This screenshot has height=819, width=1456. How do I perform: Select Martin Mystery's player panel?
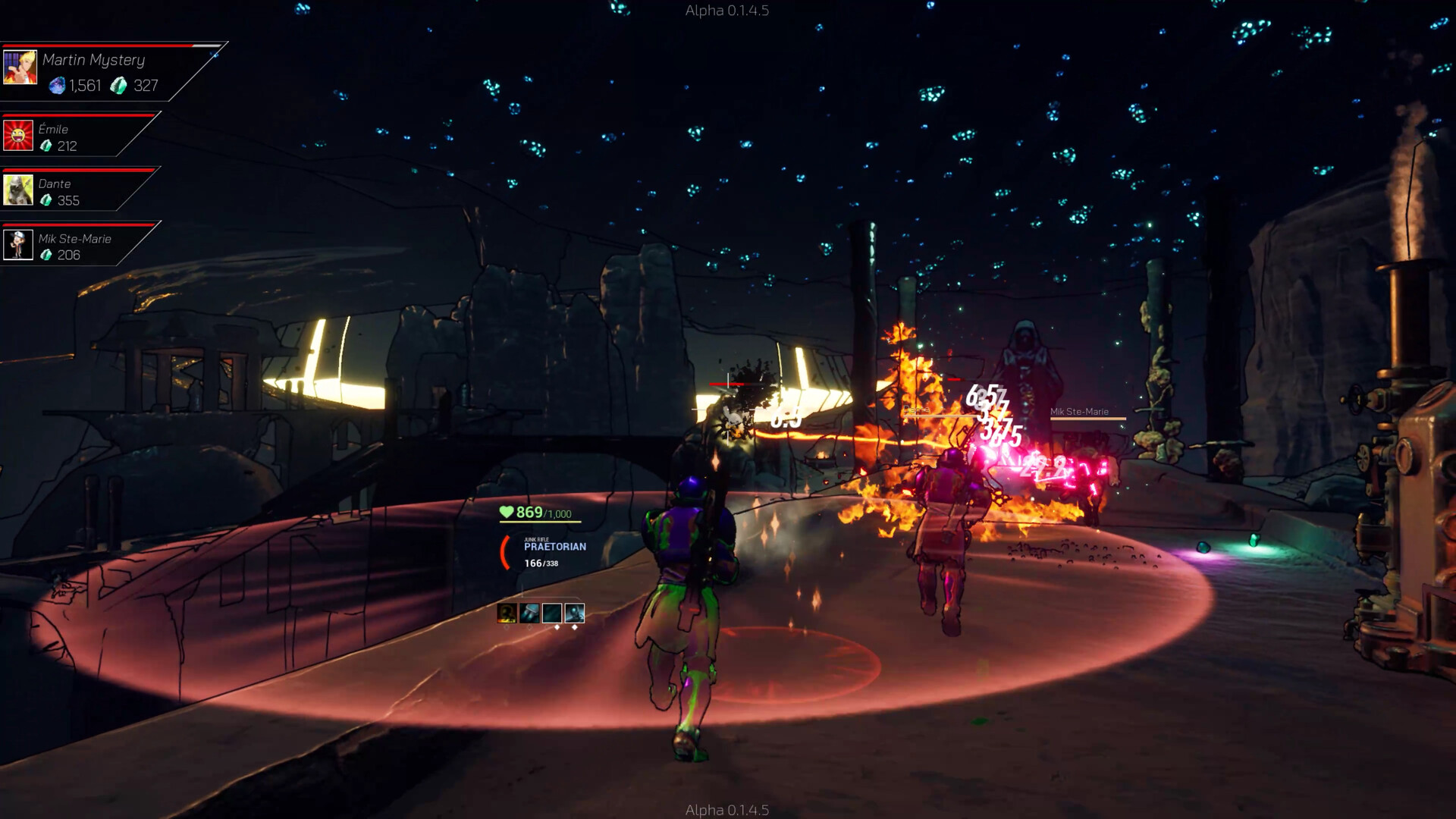pyautogui.click(x=106, y=72)
